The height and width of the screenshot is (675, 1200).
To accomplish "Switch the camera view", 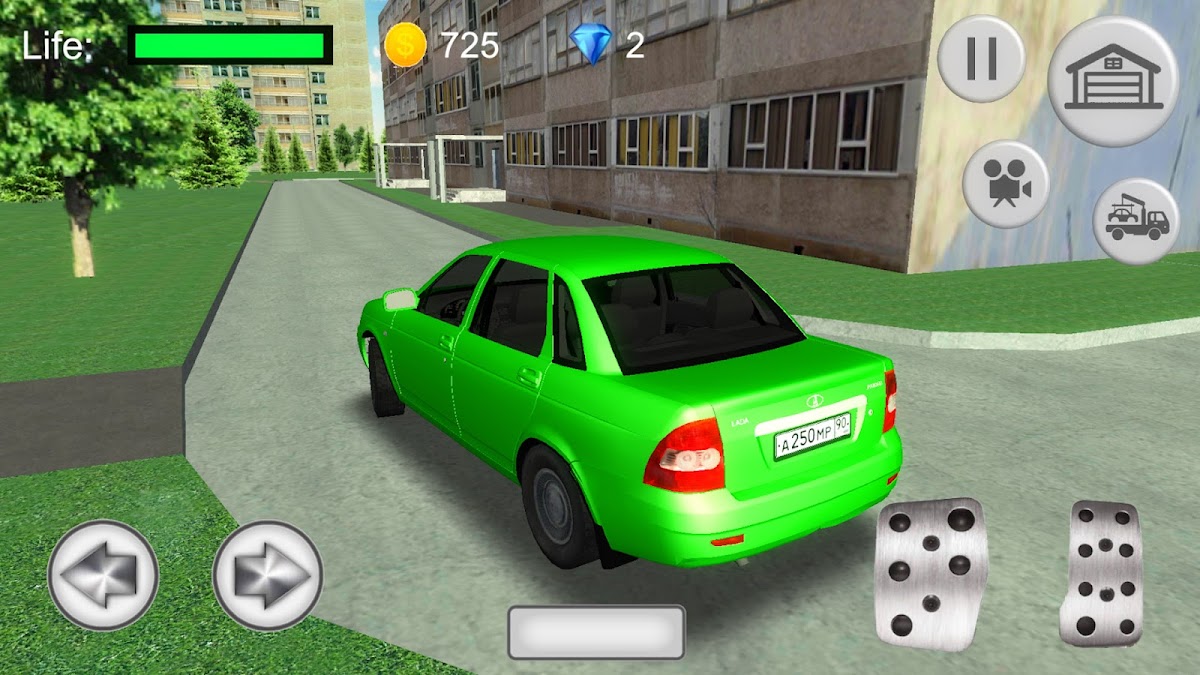I will [1005, 185].
